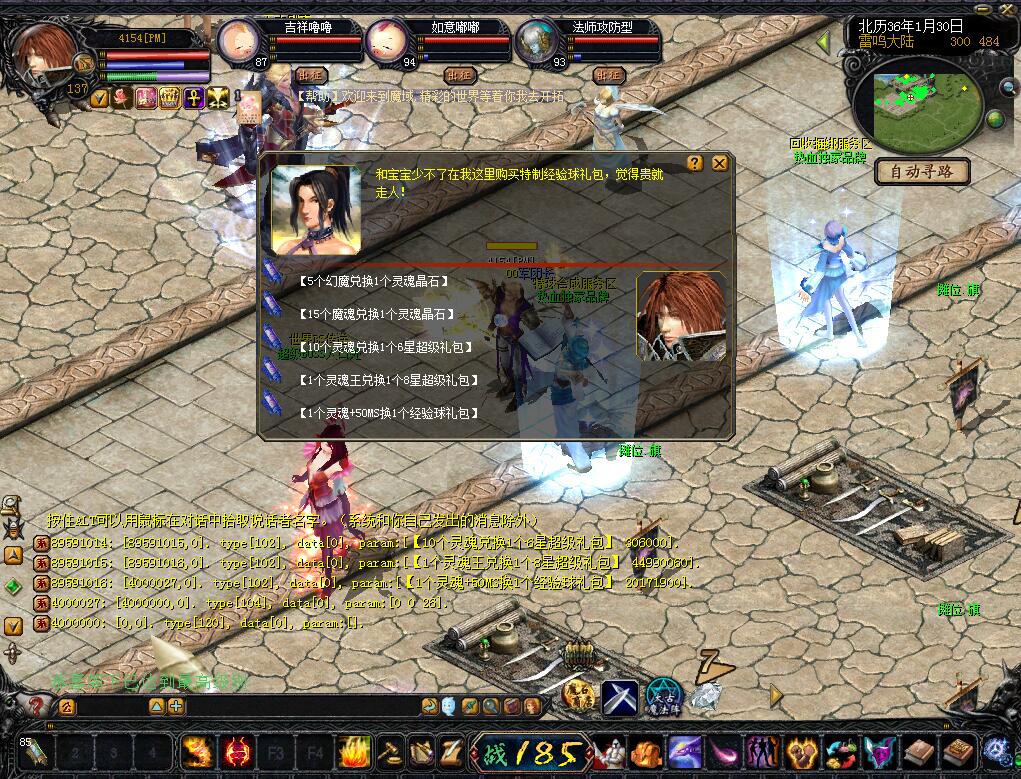This screenshot has width=1021, height=779.
Task: Open the world map globe icon
Action: point(995,120)
